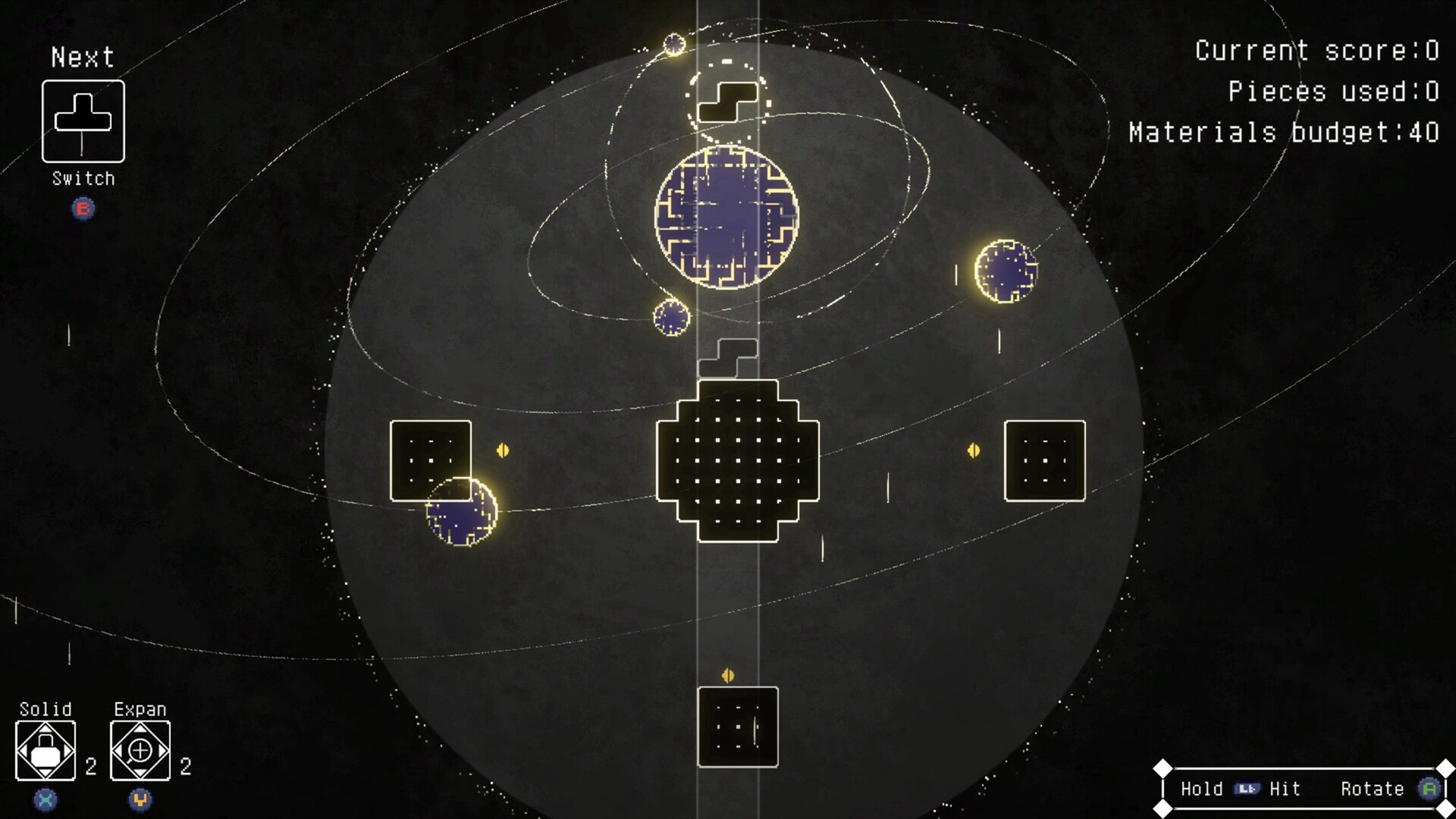Click the green A icon beside Rotate
This screenshot has width=1456, height=819.
(x=1430, y=789)
